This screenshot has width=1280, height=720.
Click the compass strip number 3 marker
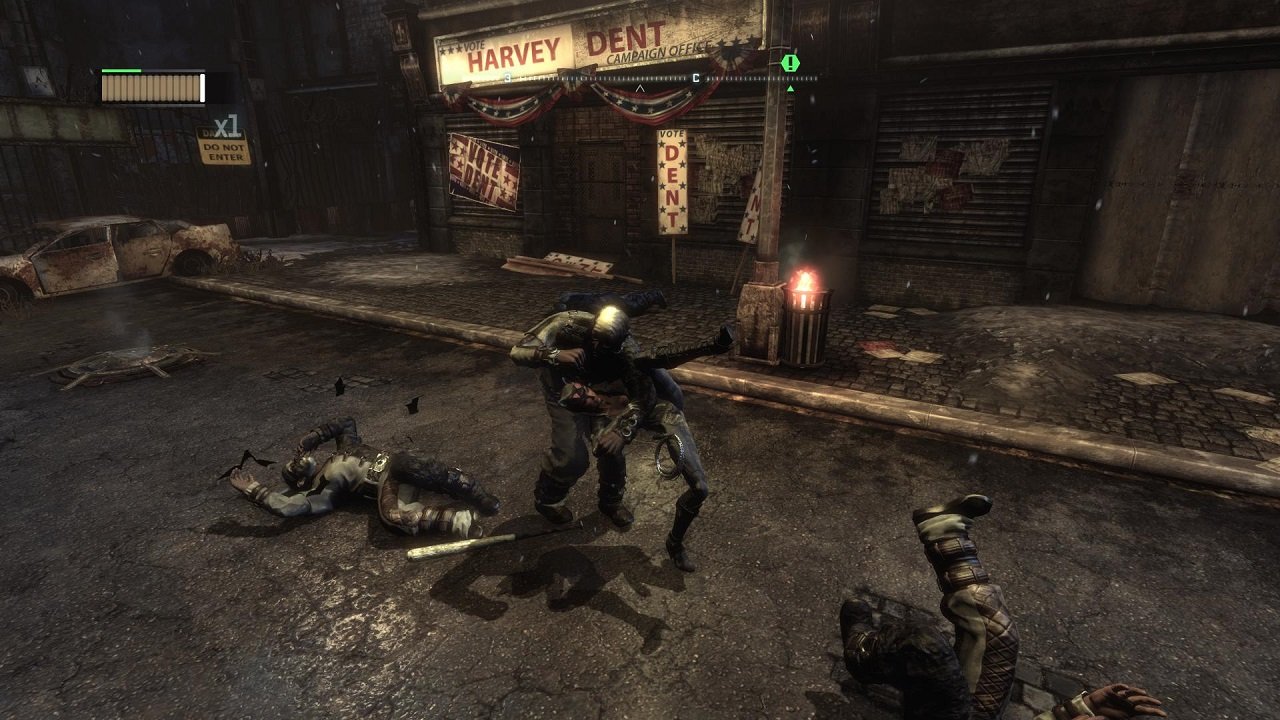[x=508, y=78]
